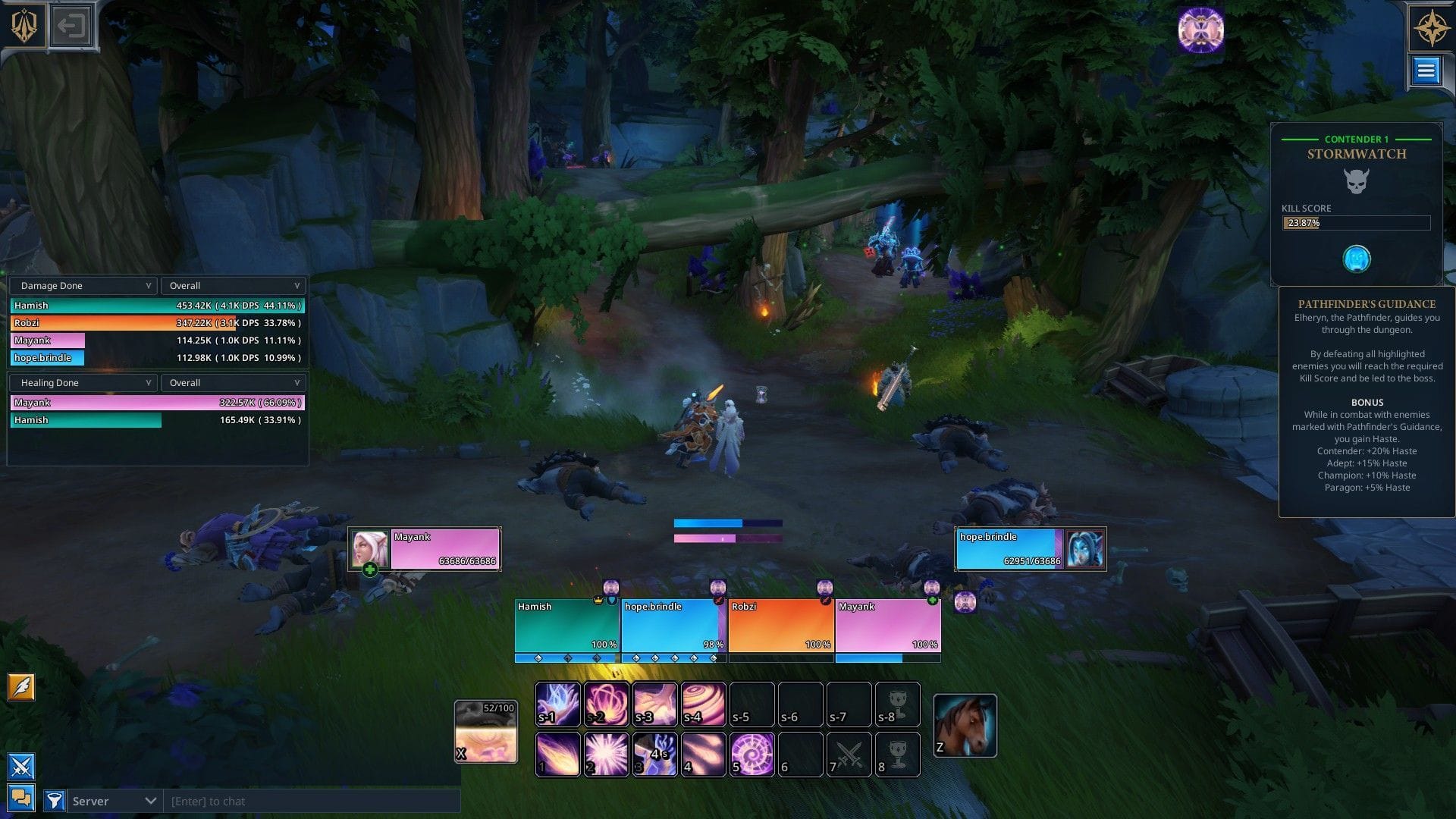
Task: Summon the horse mount on the Z slot
Action: pos(965,724)
